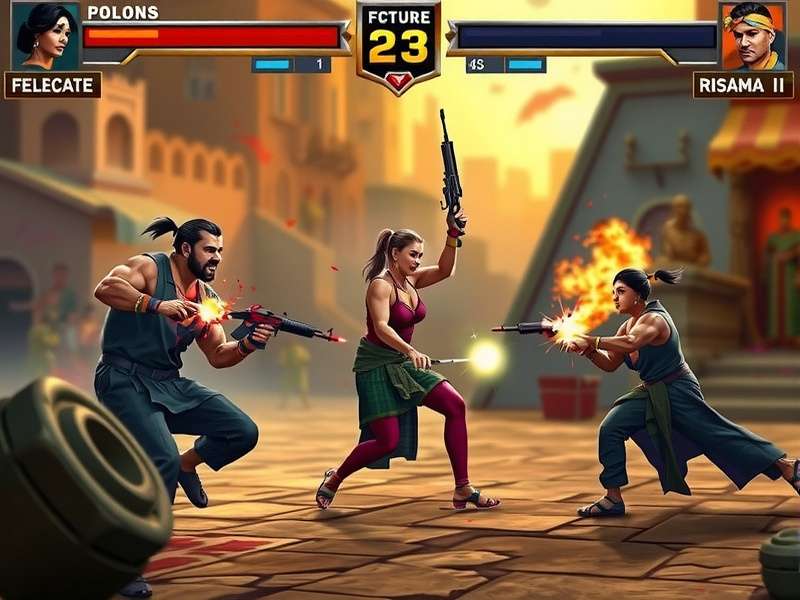Select the FELECATE name plate
The height and width of the screenshot is (600, 800).
(53, 85)
